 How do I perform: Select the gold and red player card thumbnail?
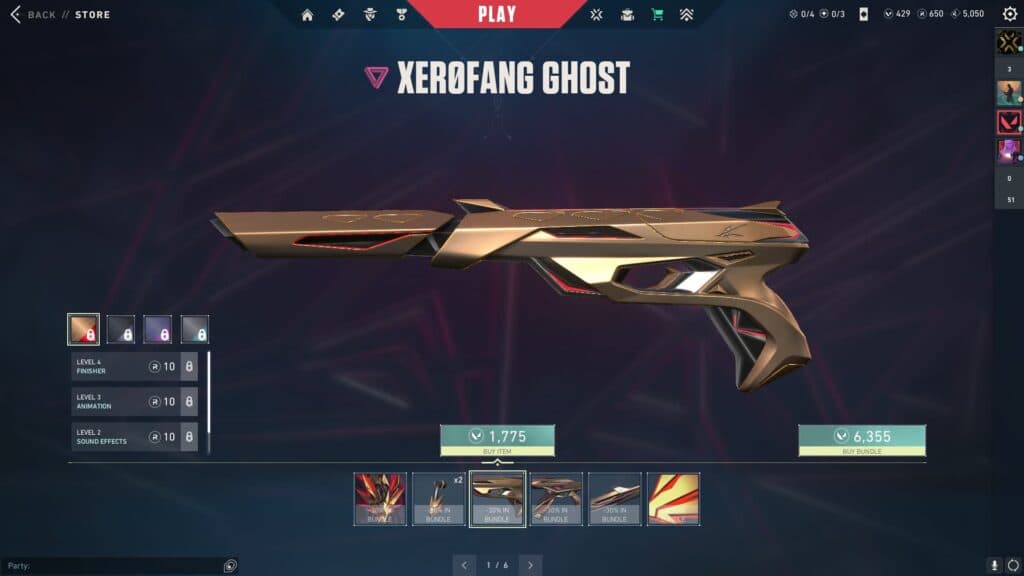(673, 499)
